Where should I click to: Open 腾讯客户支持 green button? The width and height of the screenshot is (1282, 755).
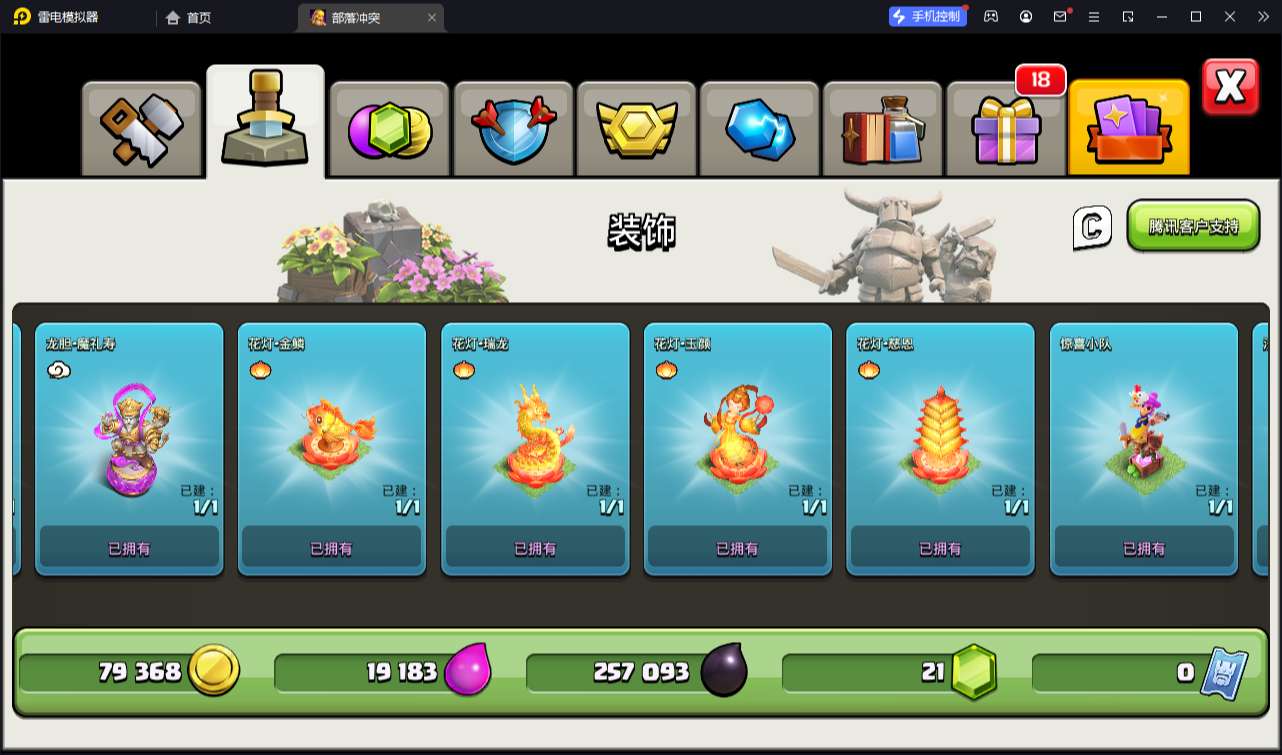(x=1193, y=226)
